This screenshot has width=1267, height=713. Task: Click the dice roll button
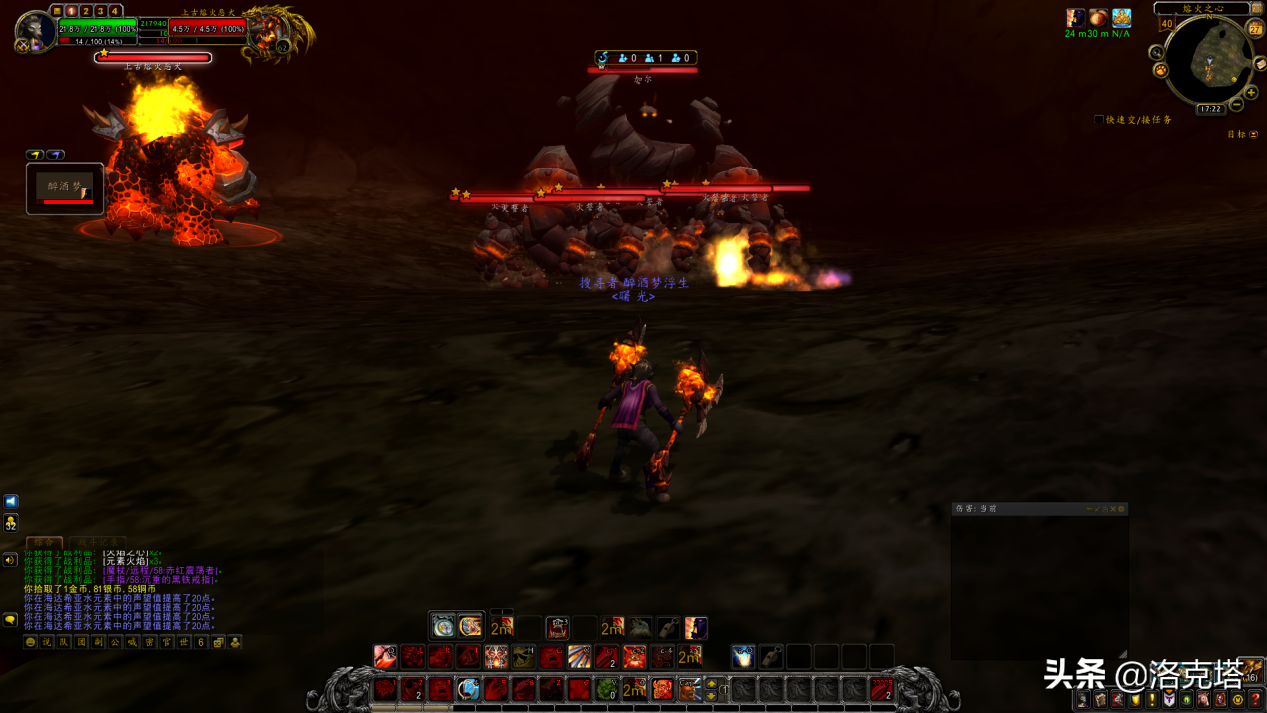(x=218, y=642)
